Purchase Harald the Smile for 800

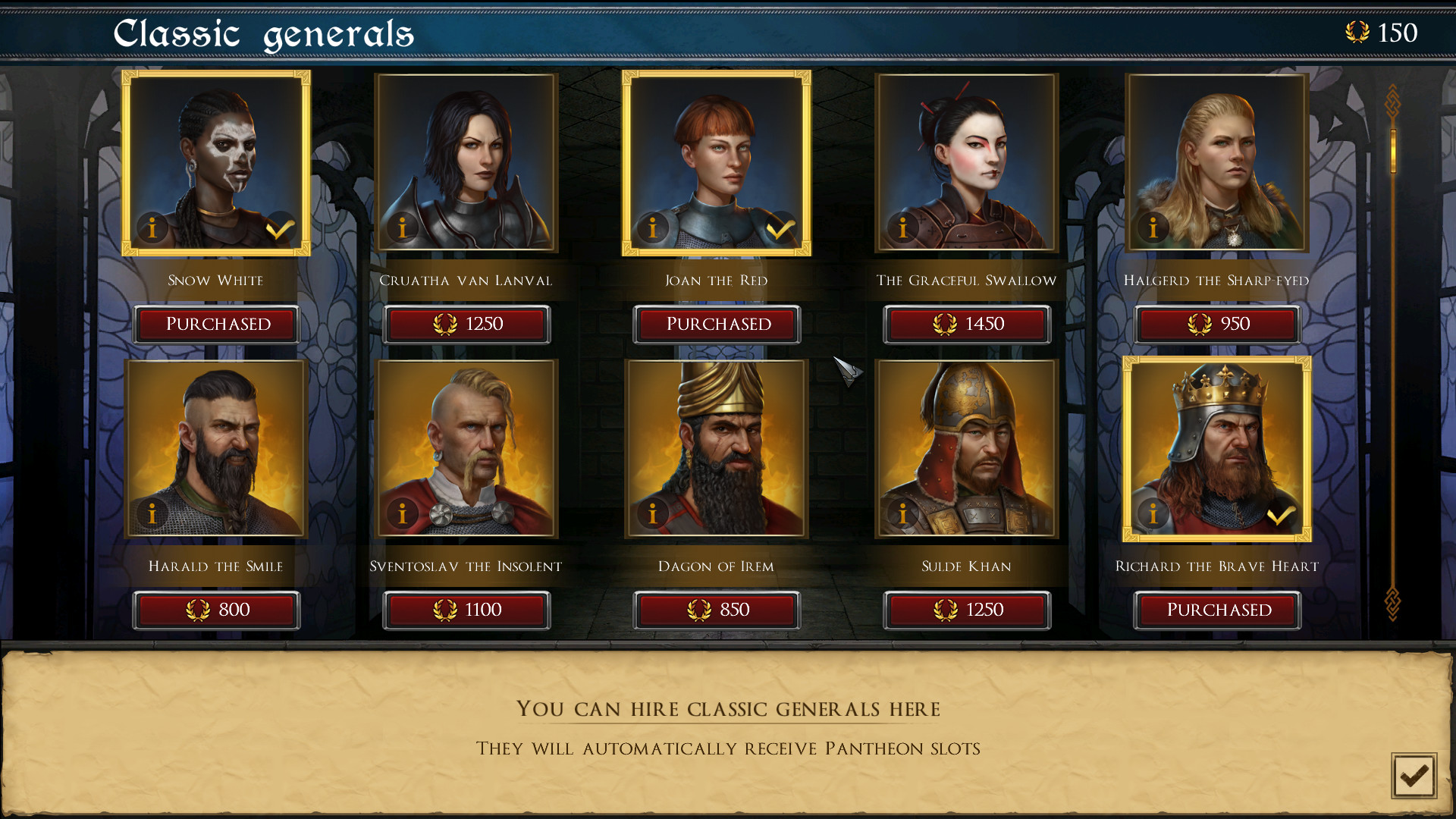click(x=216, y=610)
